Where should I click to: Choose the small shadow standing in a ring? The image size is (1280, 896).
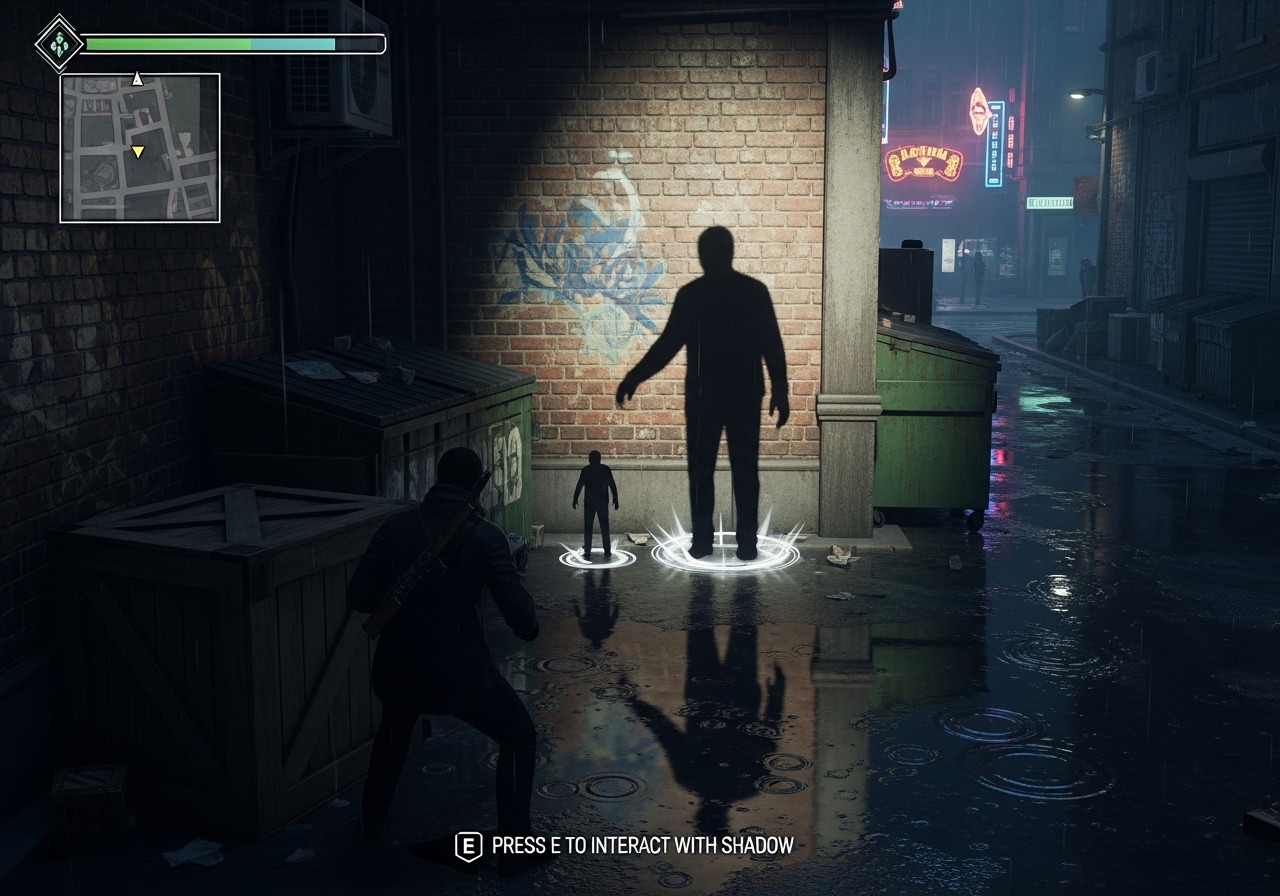click(x=597, y=503)
